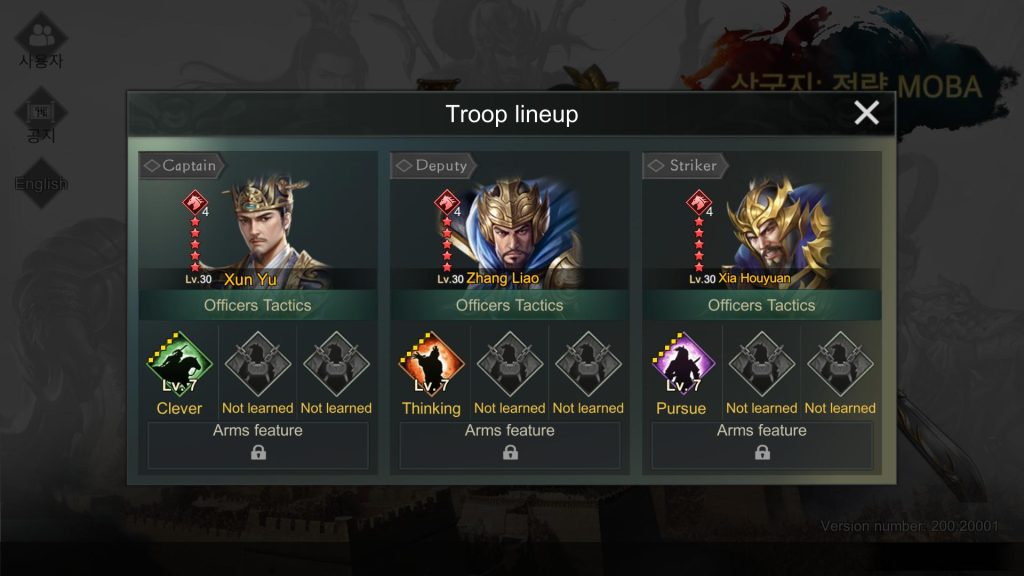Click Xia Houyuan's locked Arms feature
This screenshot has height=576, width=1024.
[762, 445]
